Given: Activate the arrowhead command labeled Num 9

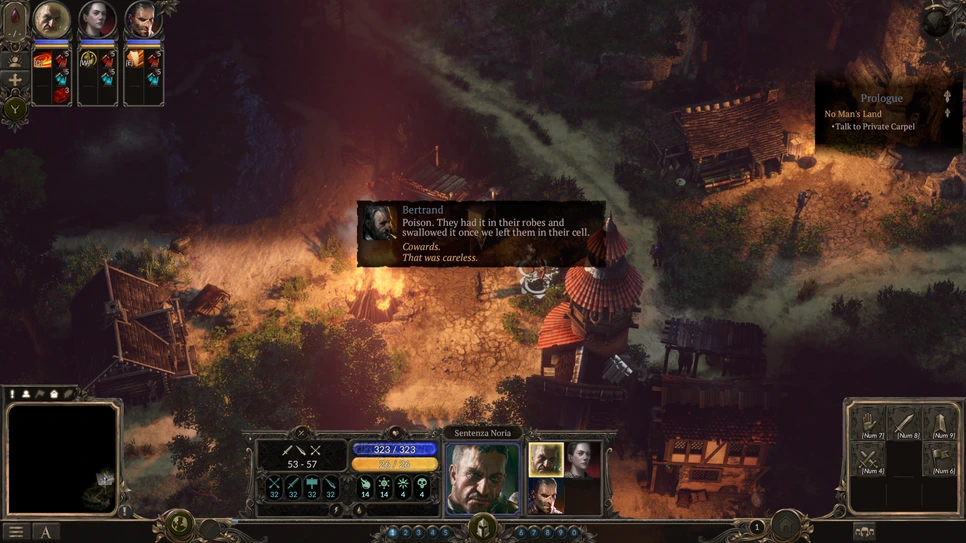Looking at the screenshot, I should click(x=942, y=422).
